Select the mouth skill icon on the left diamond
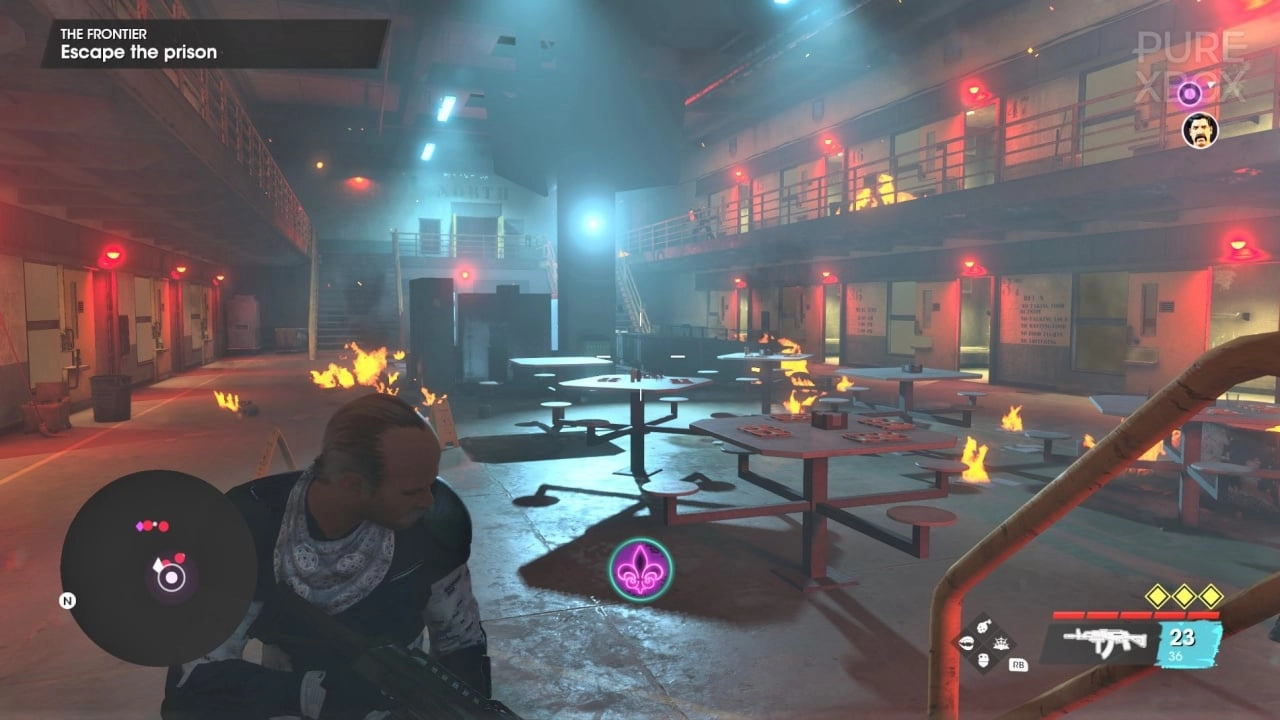 pyautogui.click(x=967, y=641)
